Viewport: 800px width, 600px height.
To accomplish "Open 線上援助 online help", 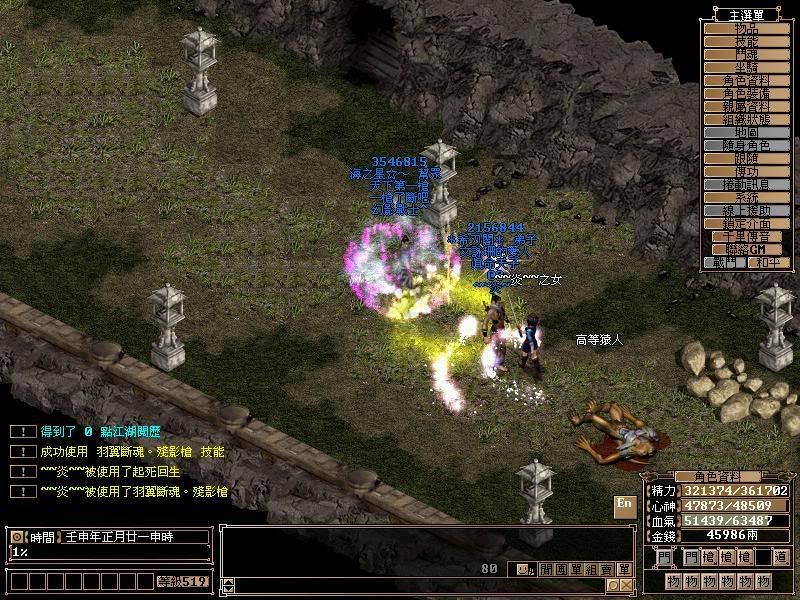I will (x=746, y=210).
